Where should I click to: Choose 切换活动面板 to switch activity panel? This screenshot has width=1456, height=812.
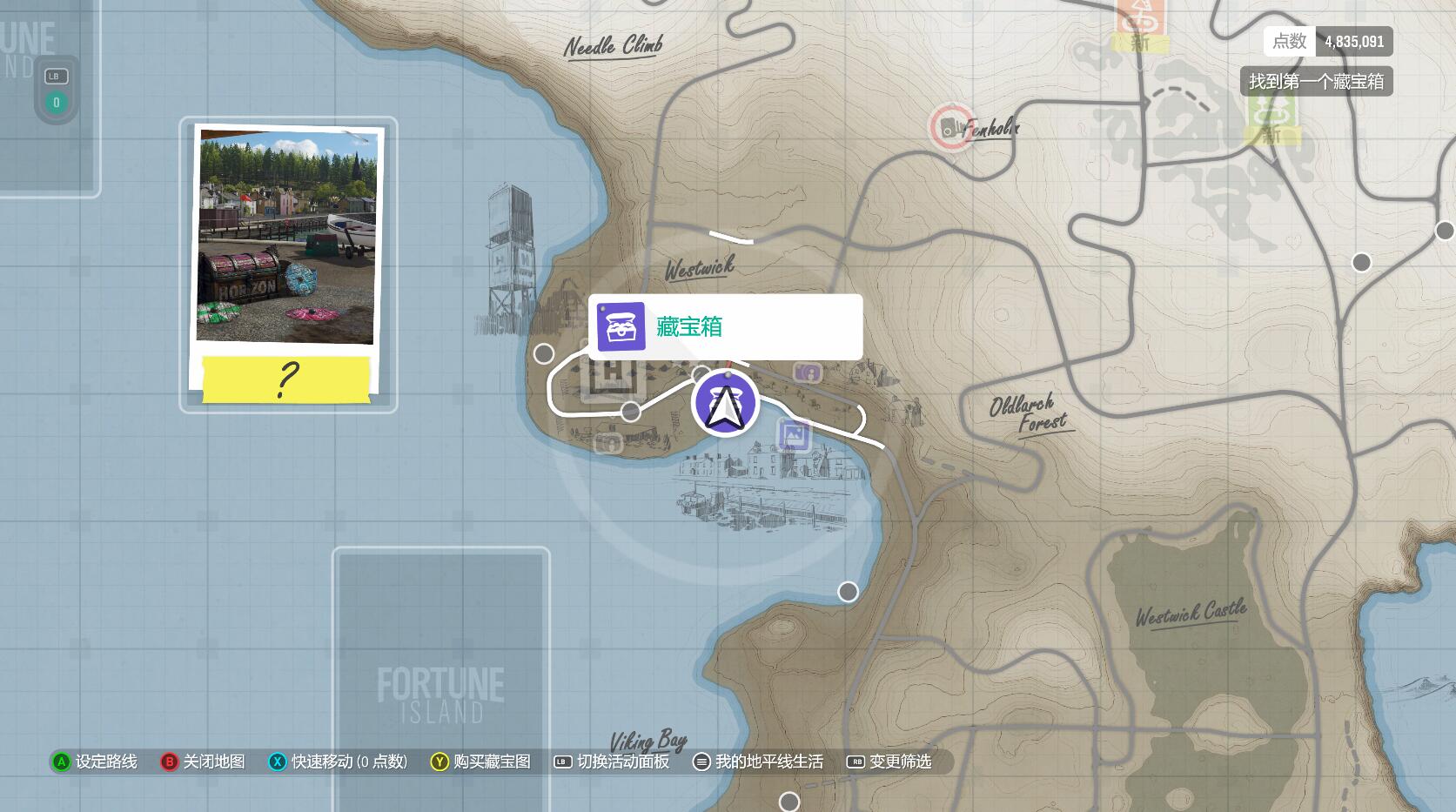[612, 762]
